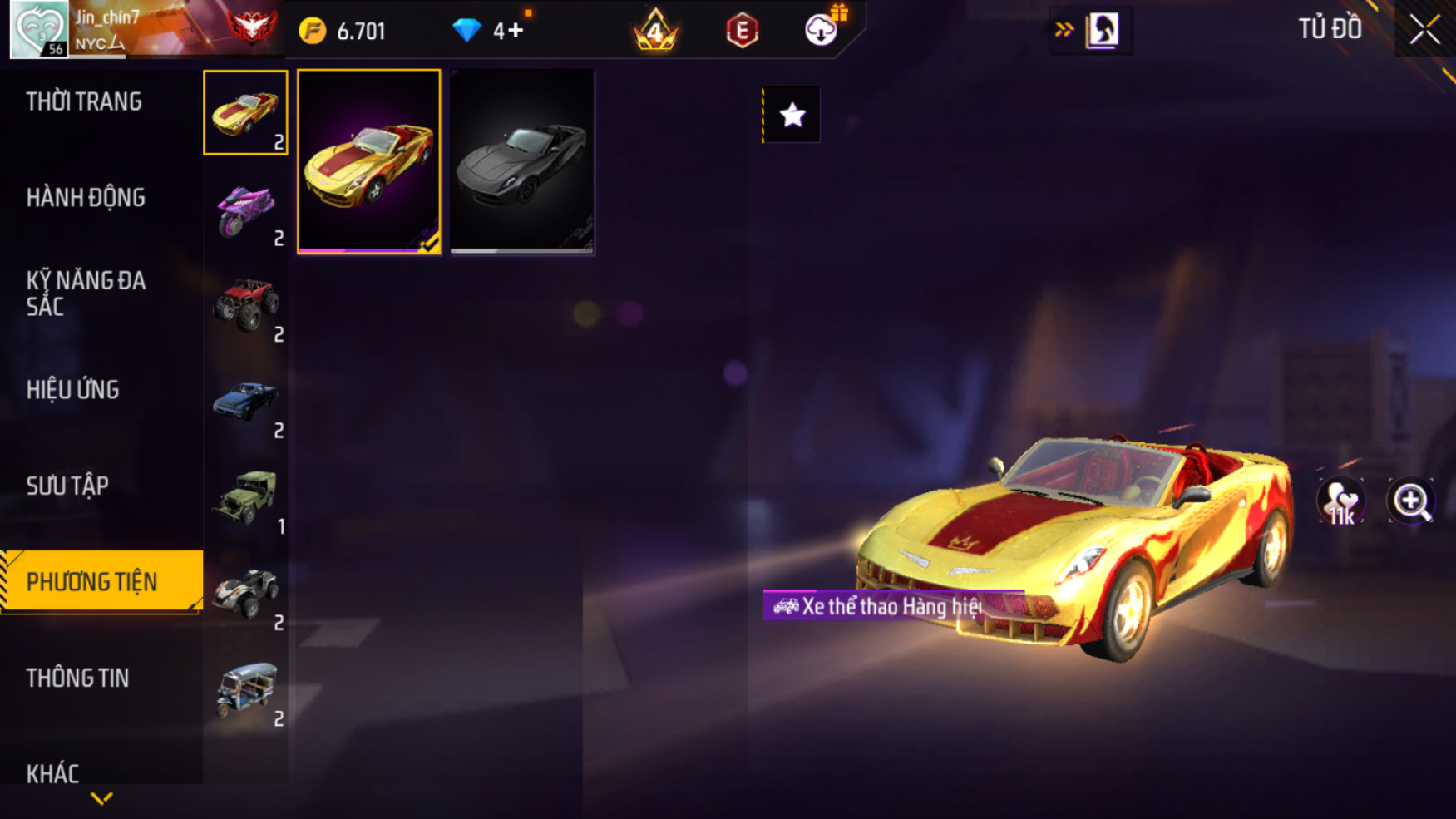Close the Tủ Đồ wardrobe screen
This screenshot has width=1456, height=819.
1424,30
